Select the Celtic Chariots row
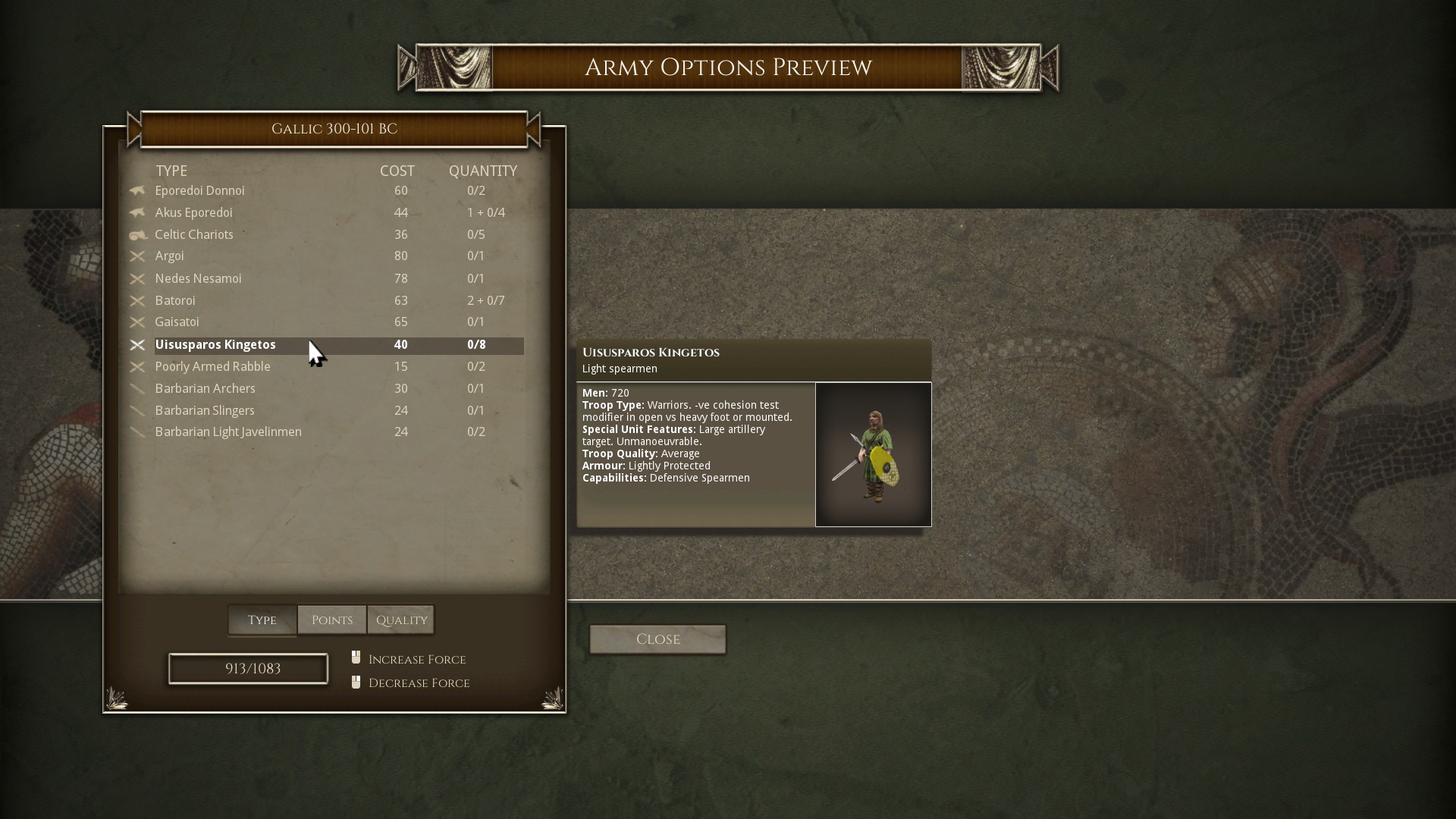This screenshot has width=1456, height=819. 194,235
